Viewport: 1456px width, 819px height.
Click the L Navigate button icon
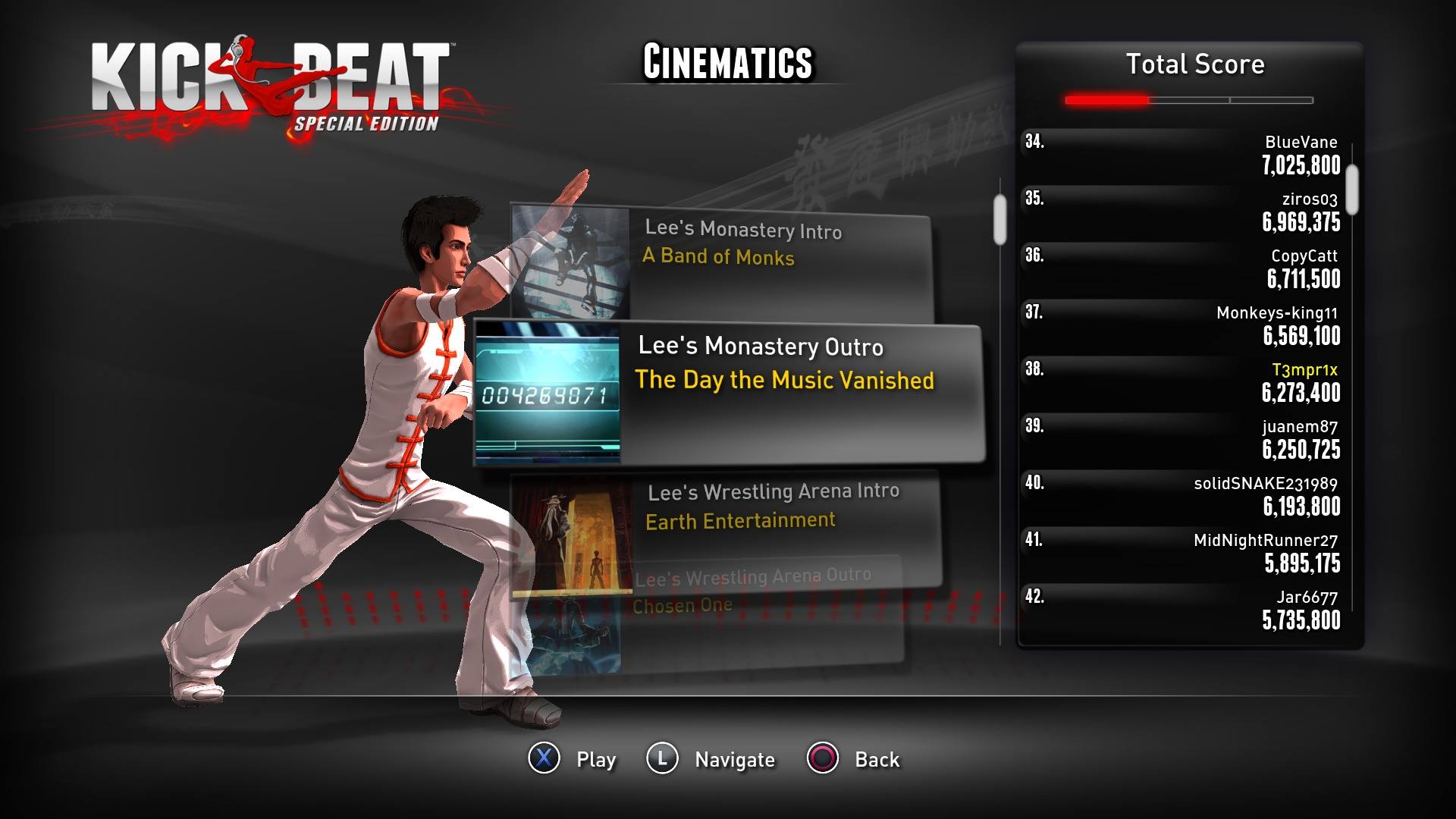tap(661, 758)
